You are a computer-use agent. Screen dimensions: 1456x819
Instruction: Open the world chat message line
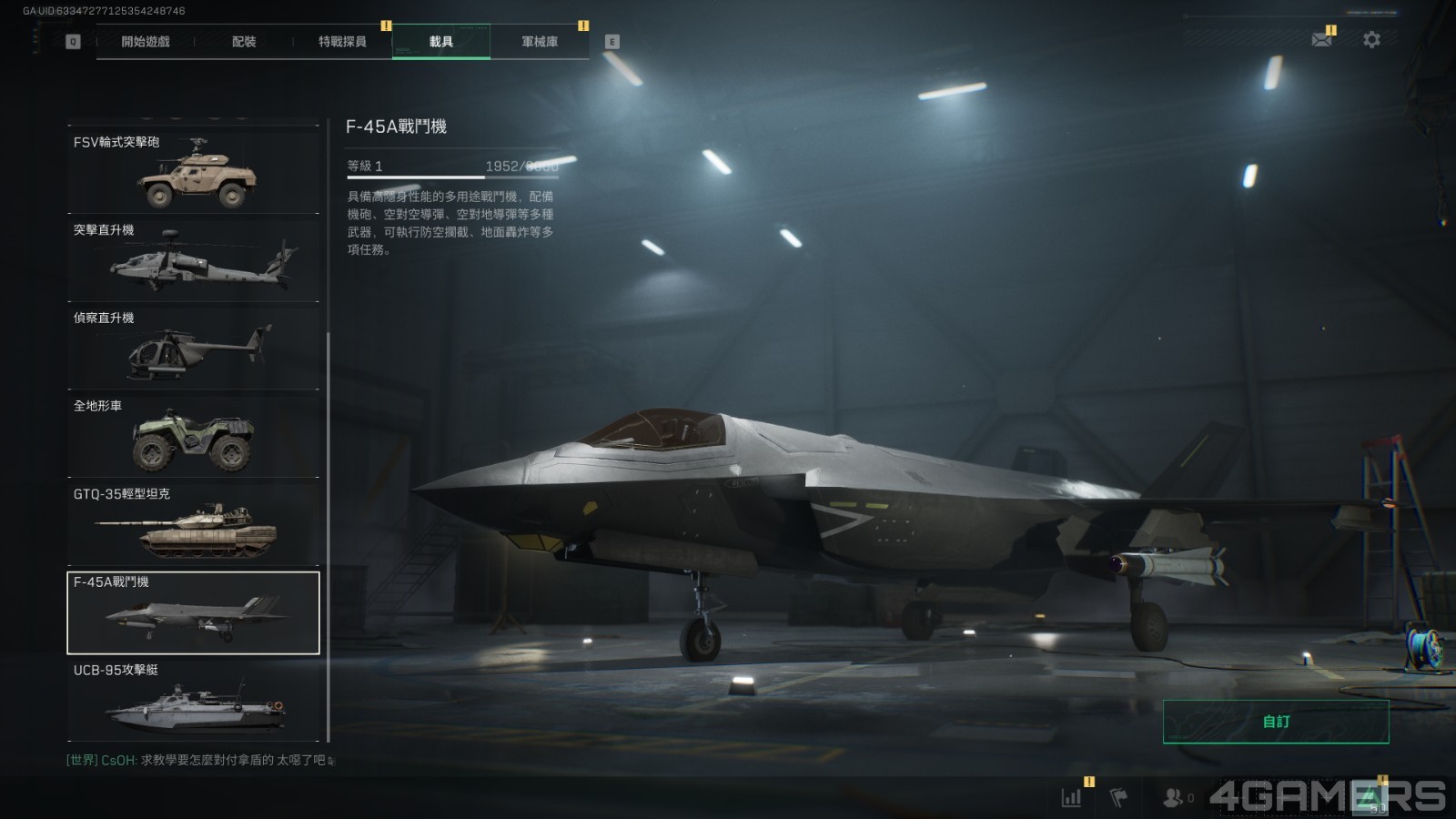[x=196, y=760]
